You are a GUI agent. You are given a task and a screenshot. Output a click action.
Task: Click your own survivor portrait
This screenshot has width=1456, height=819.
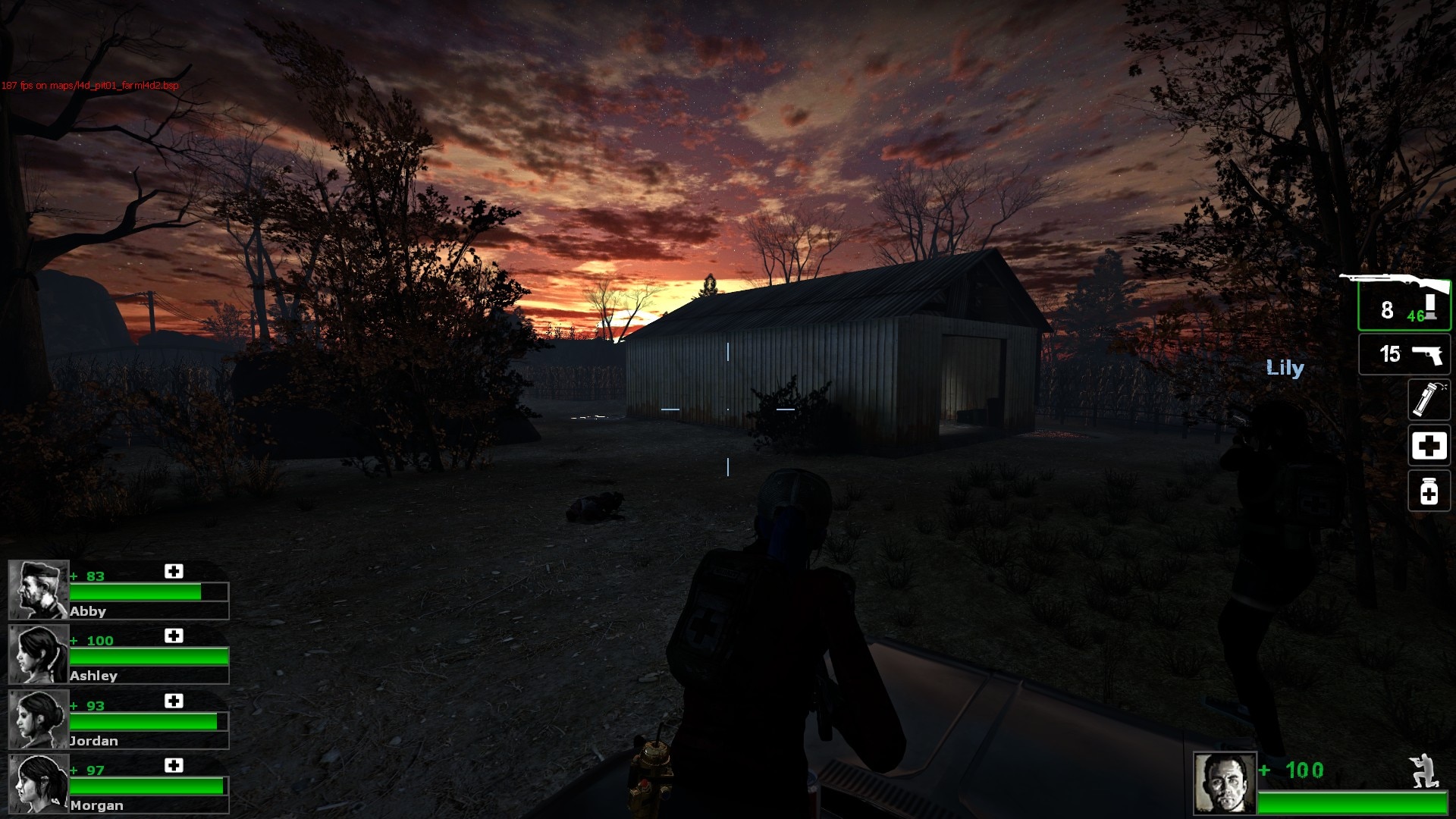(1225, 783)
